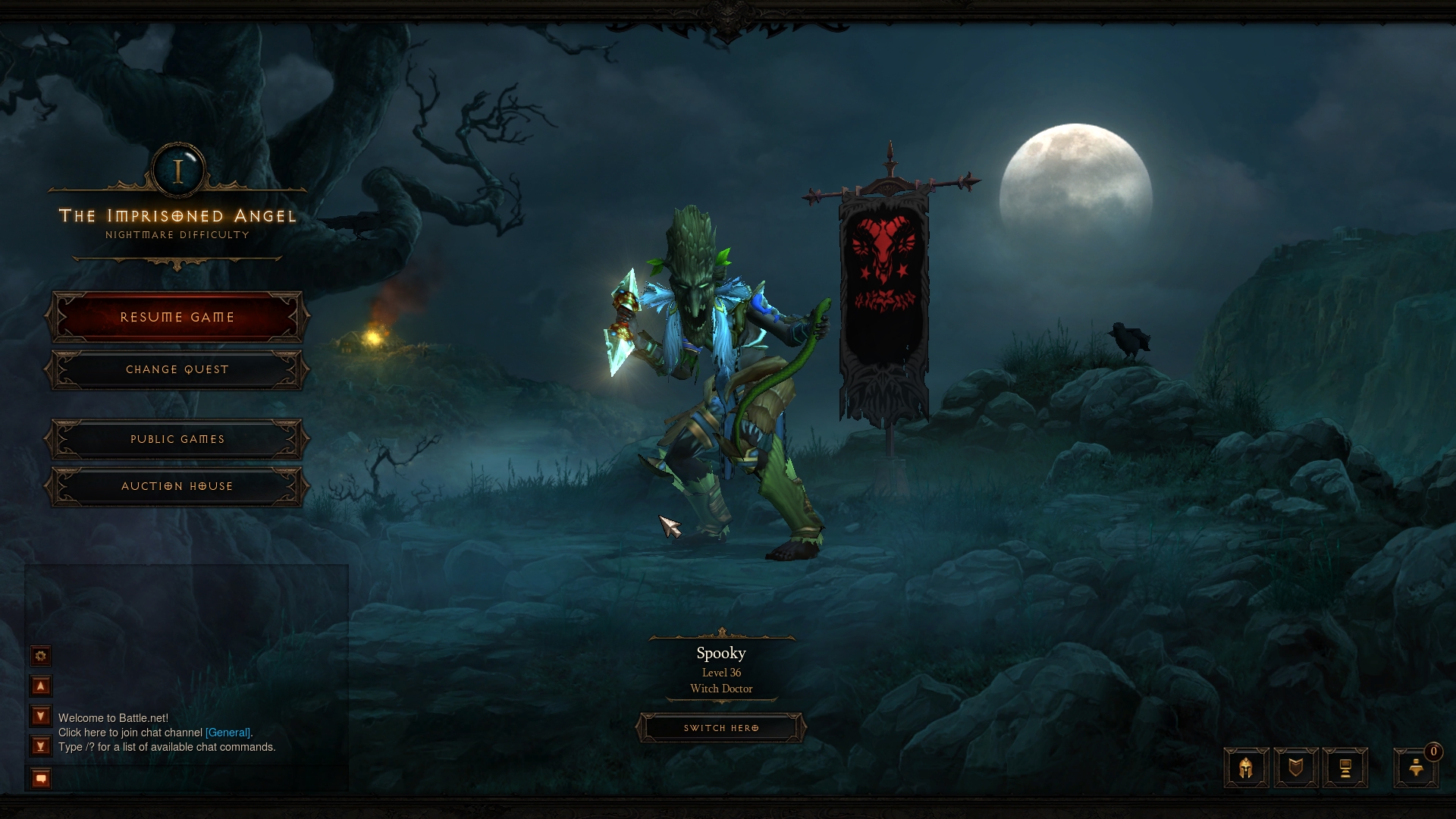Open chat settings with the gear icon
This screenshot has width=1456, height=819.
point(41,656)
